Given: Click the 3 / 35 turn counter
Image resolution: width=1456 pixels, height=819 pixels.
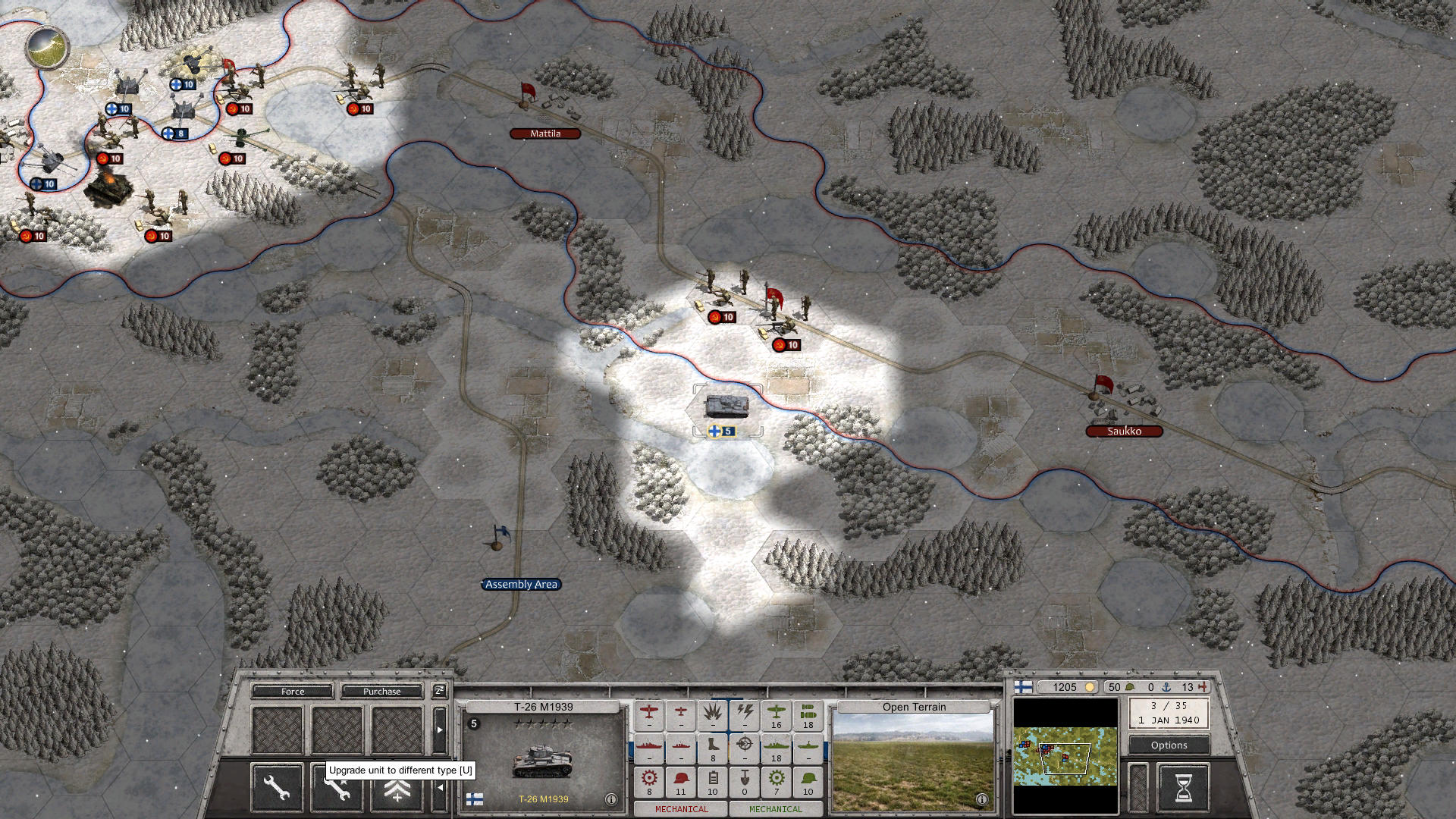Looking at the screenshot, I should pyautogui.click(x=1169, y=707).
